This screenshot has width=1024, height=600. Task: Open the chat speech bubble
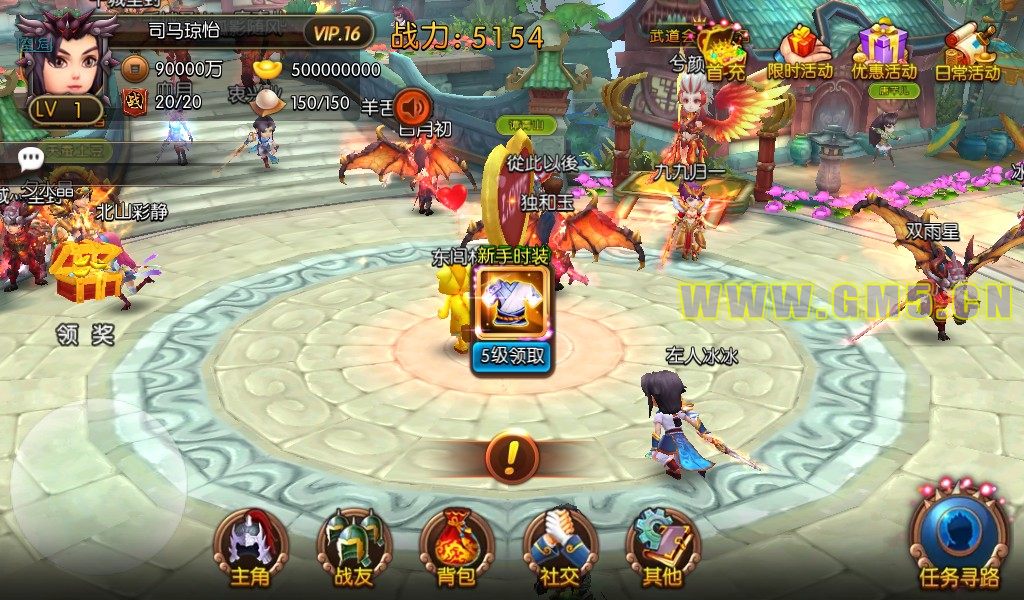point(31,156)
